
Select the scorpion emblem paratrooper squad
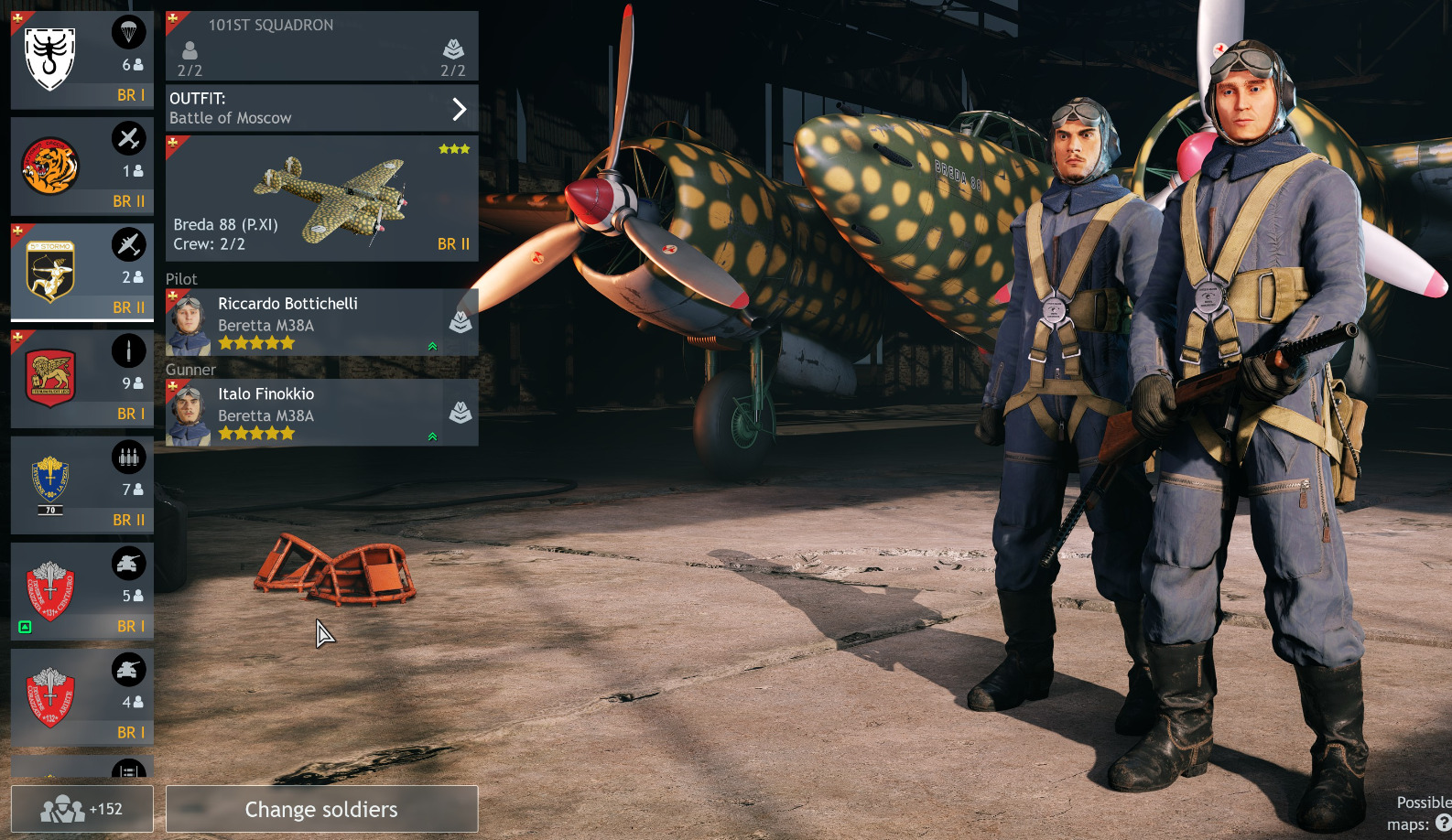click(81, 60)
